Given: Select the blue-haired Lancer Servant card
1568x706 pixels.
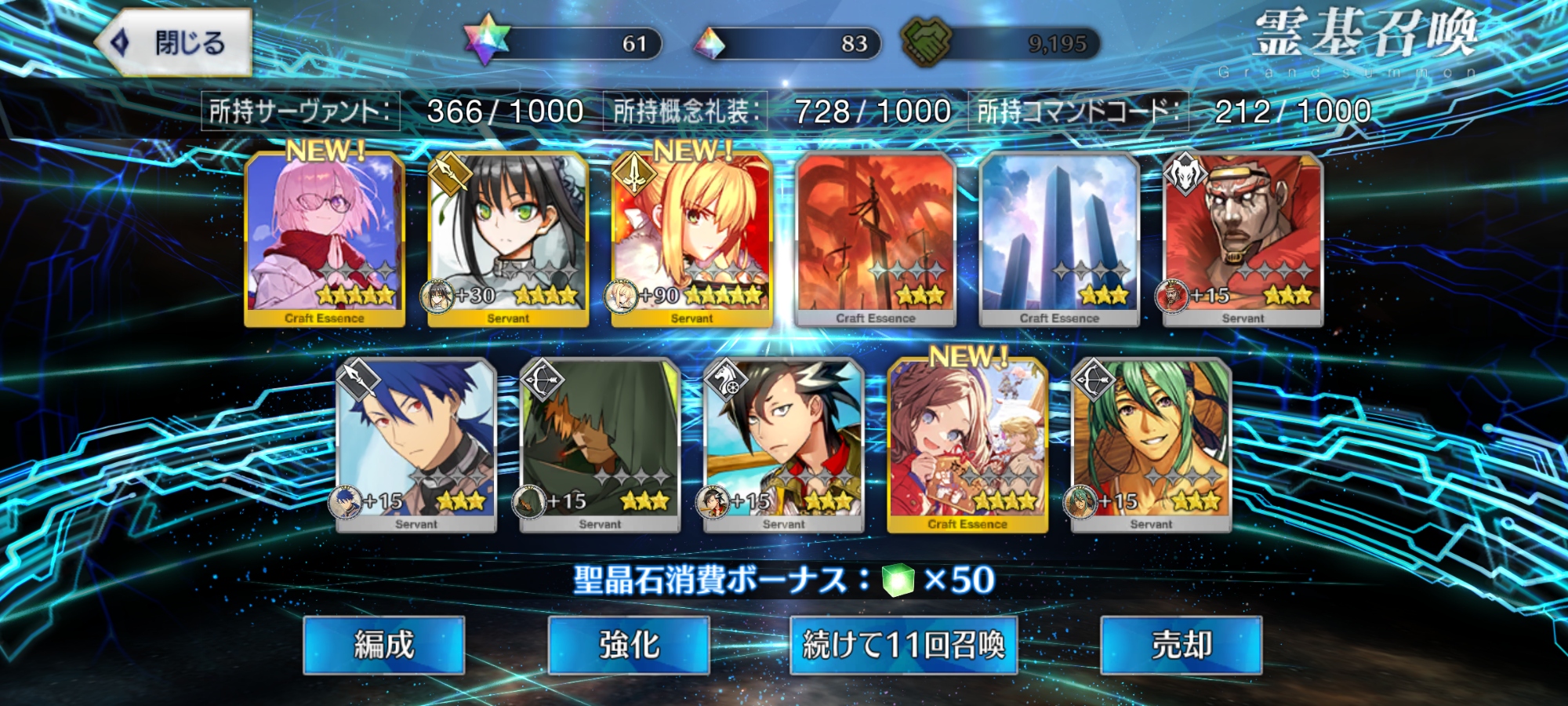Looking at the screenshot, I should [x=416, y=445].
